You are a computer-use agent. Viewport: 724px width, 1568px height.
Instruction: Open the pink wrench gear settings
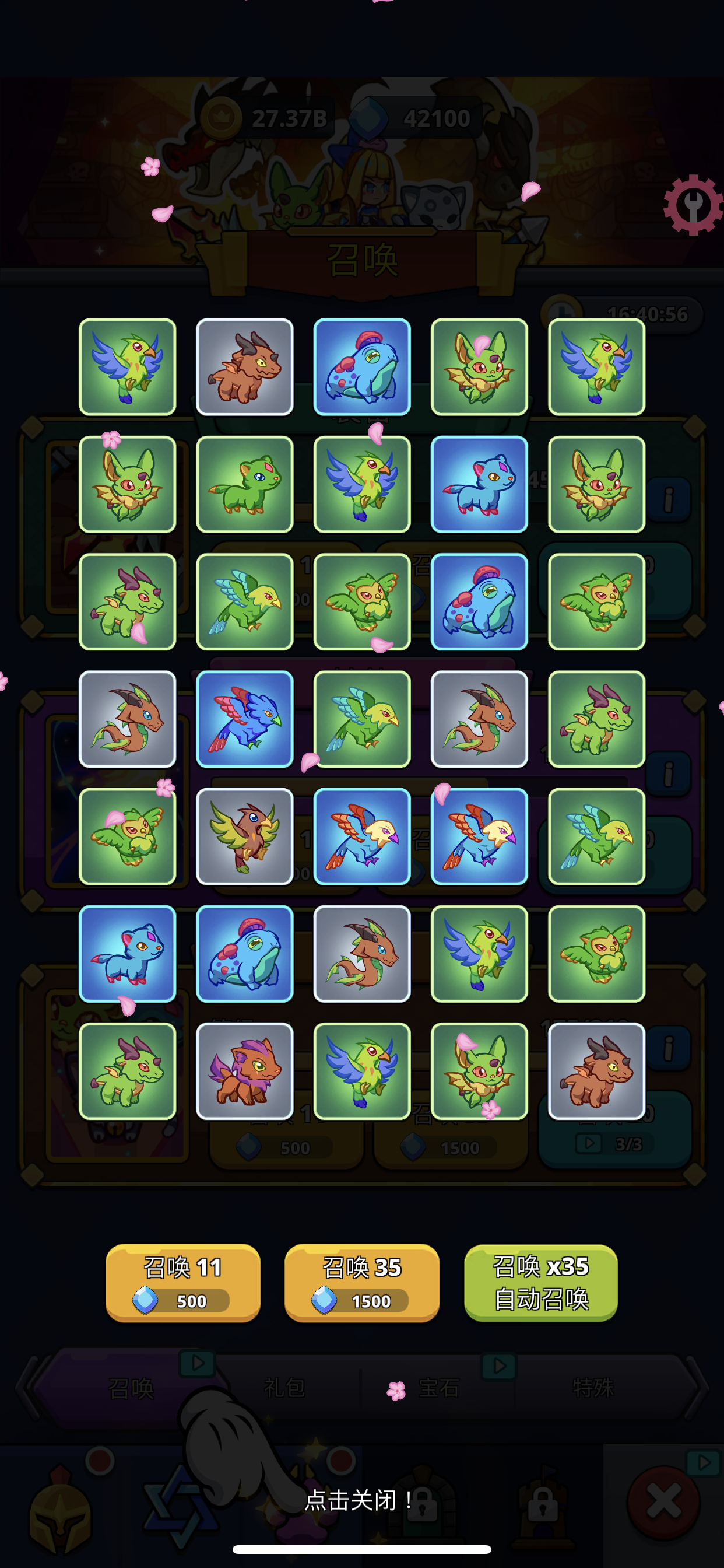click(693, 205)
